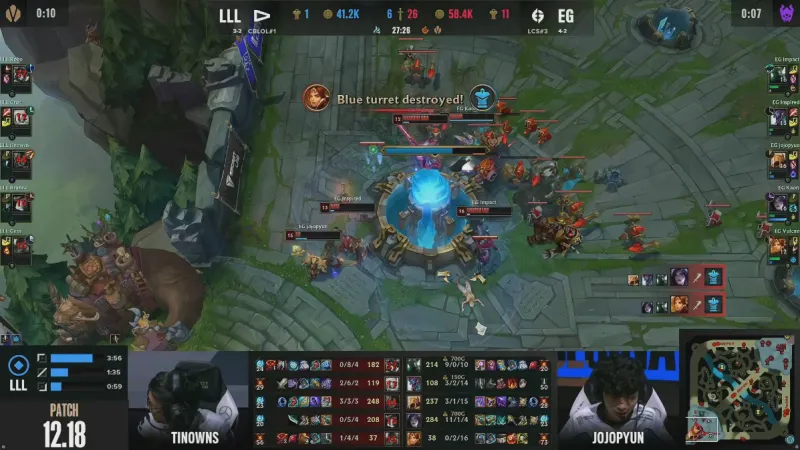Select the LLL Brance player portrait
Screen dimensions: 800x450
pyautogui.click(x=18, y=203)
